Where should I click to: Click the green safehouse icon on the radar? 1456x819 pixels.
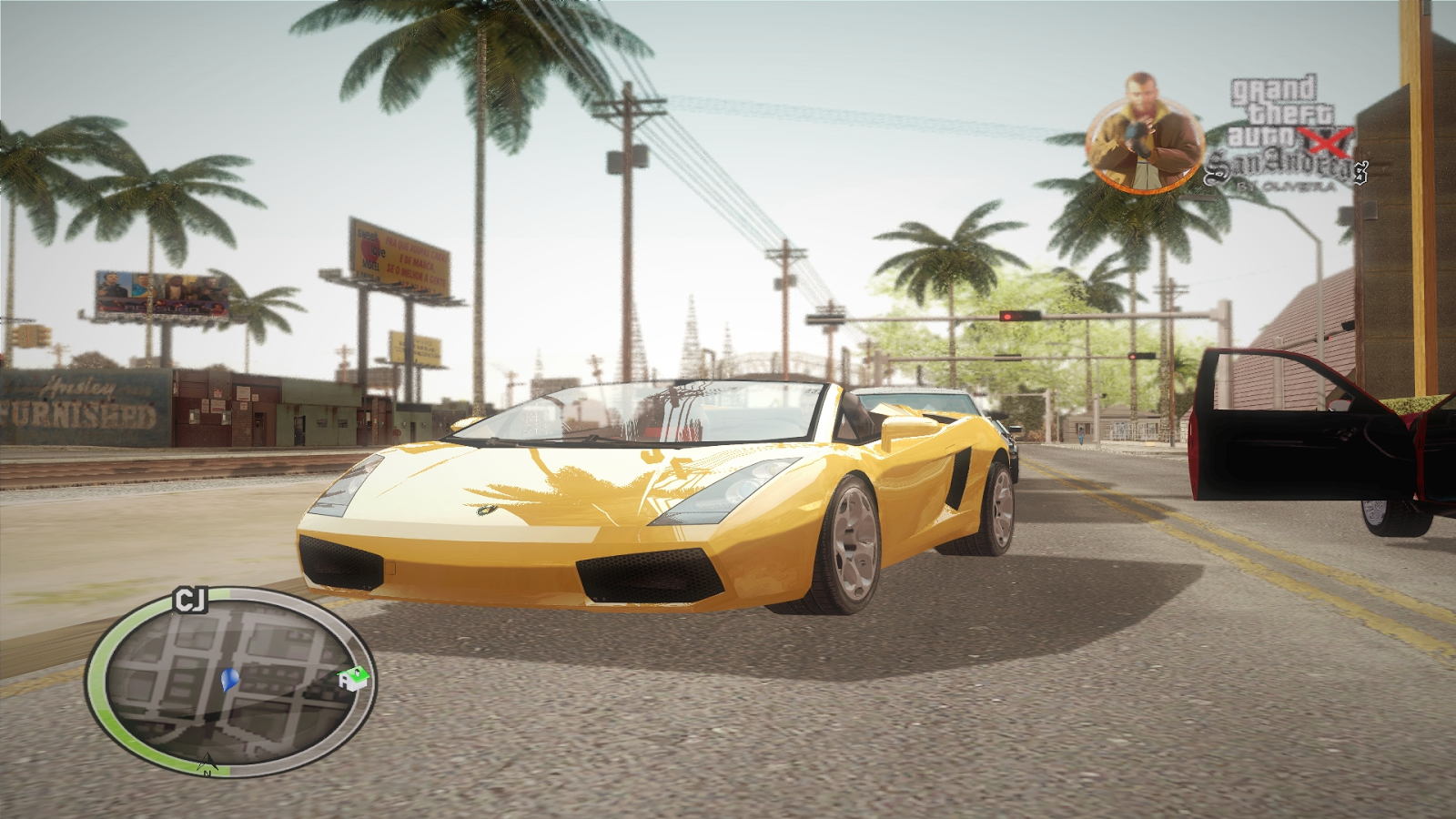click(352, 679)
